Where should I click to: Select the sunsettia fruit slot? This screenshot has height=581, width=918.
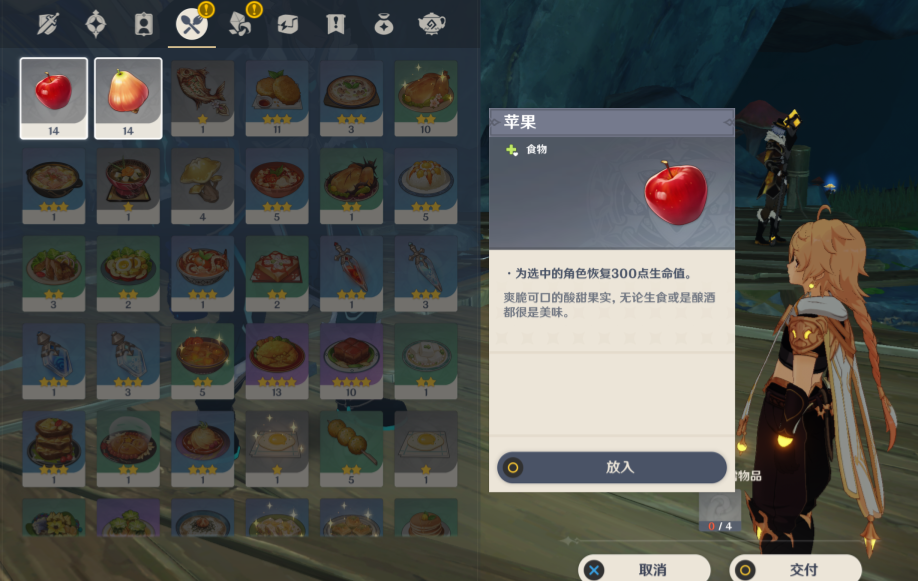point(128,97)
